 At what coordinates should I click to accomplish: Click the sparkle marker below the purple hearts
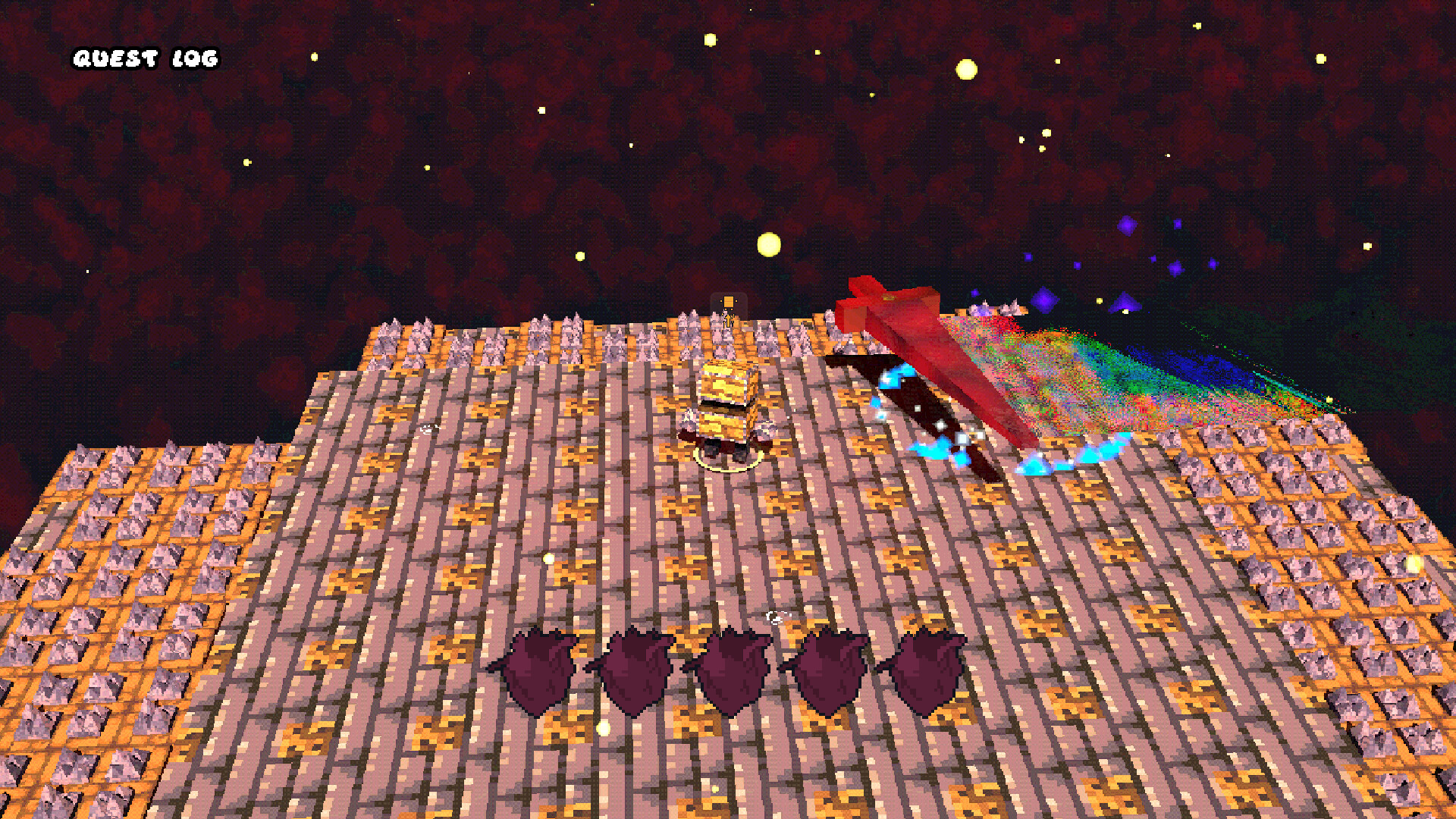click(775, 618)
